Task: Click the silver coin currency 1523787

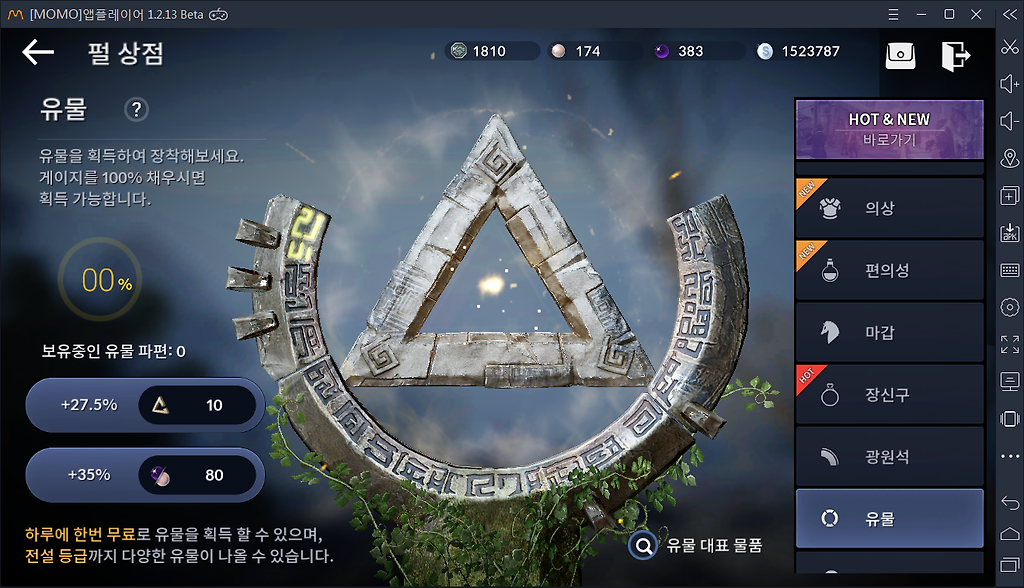Action: pyautogui.click(x=800, y=51)
